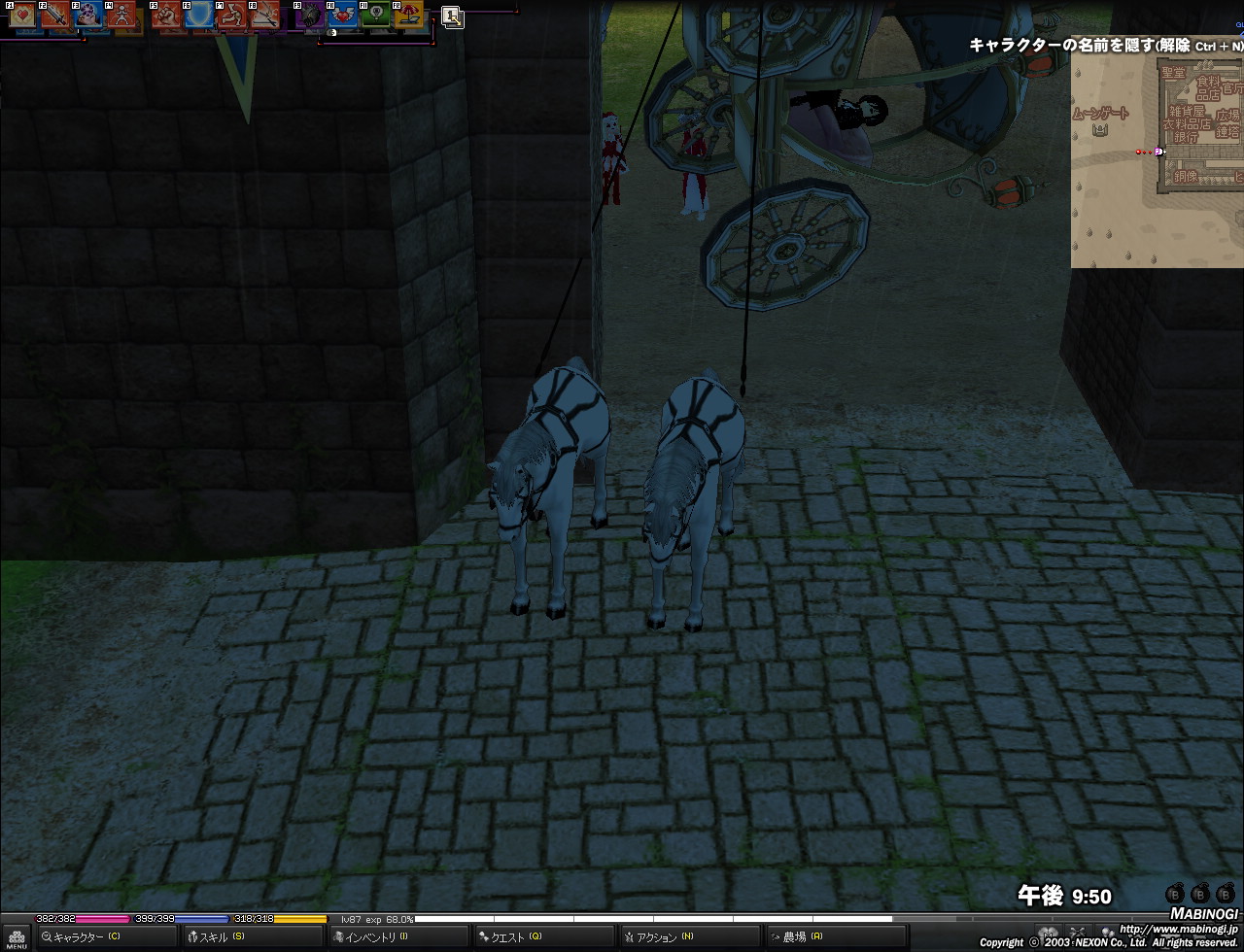Screen dimensions: 1244x952
Task: Select the F4 white figure skill icon
Action: pos(121,15)
